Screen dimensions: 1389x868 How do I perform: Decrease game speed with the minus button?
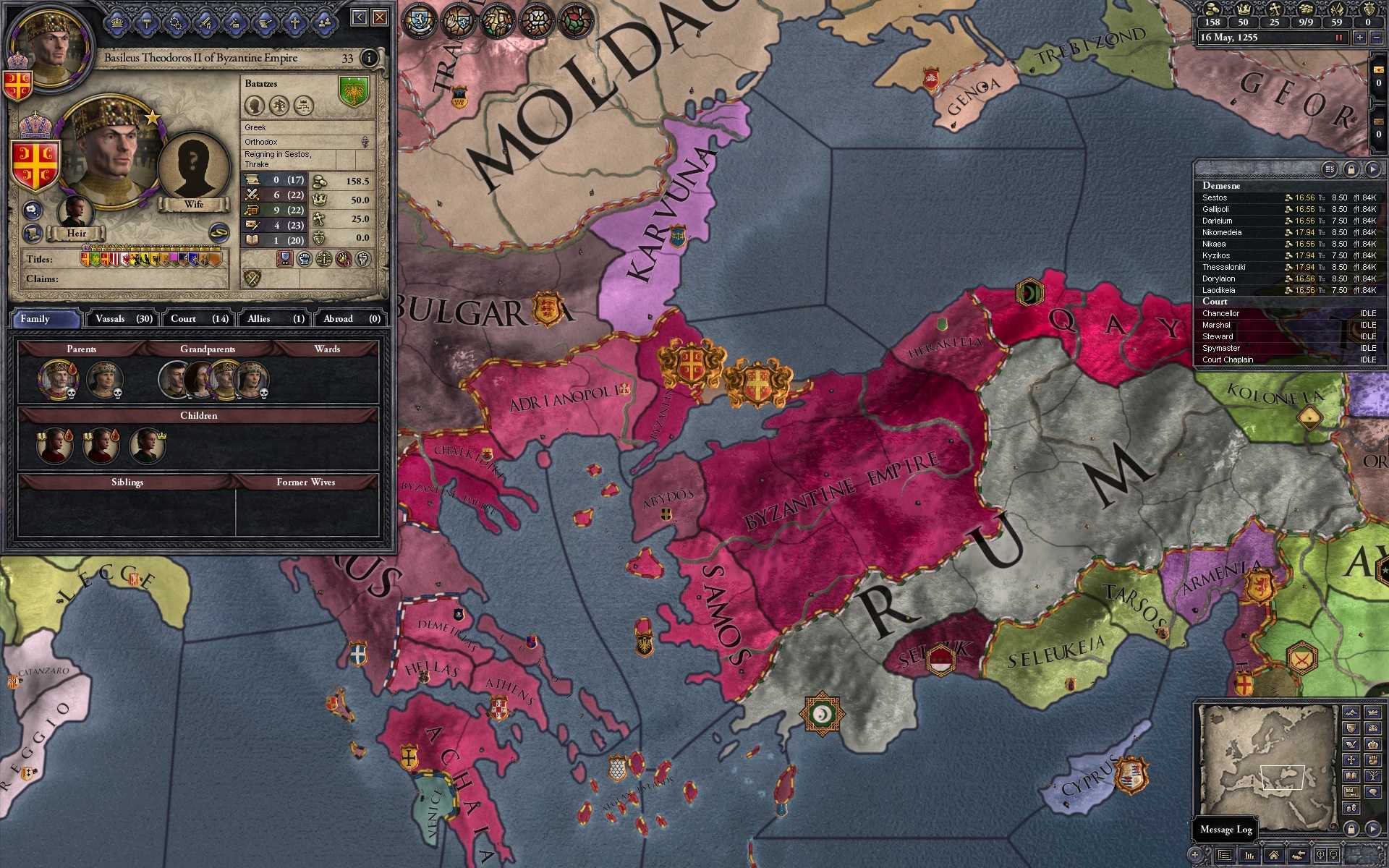click(x=1375, y=38)
